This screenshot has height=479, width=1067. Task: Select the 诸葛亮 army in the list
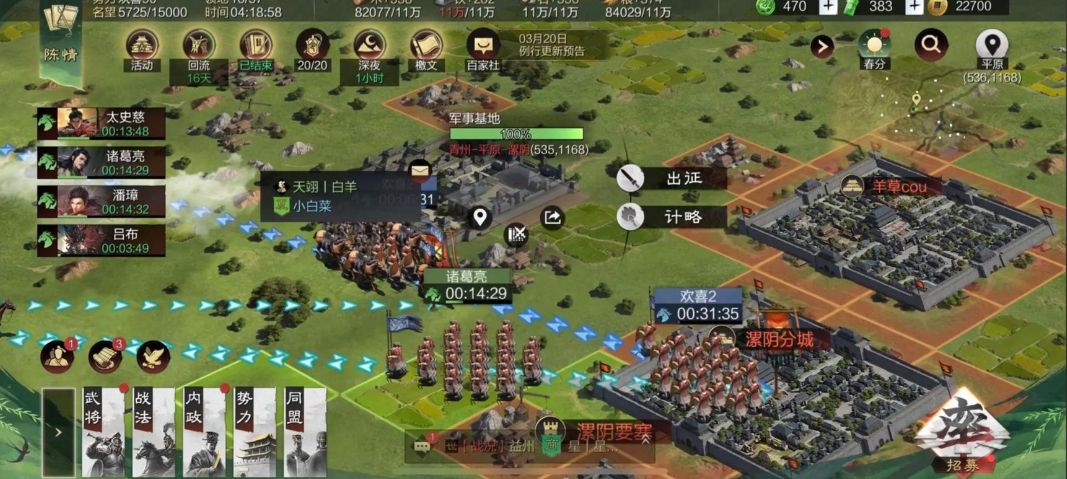coord(100,162)
